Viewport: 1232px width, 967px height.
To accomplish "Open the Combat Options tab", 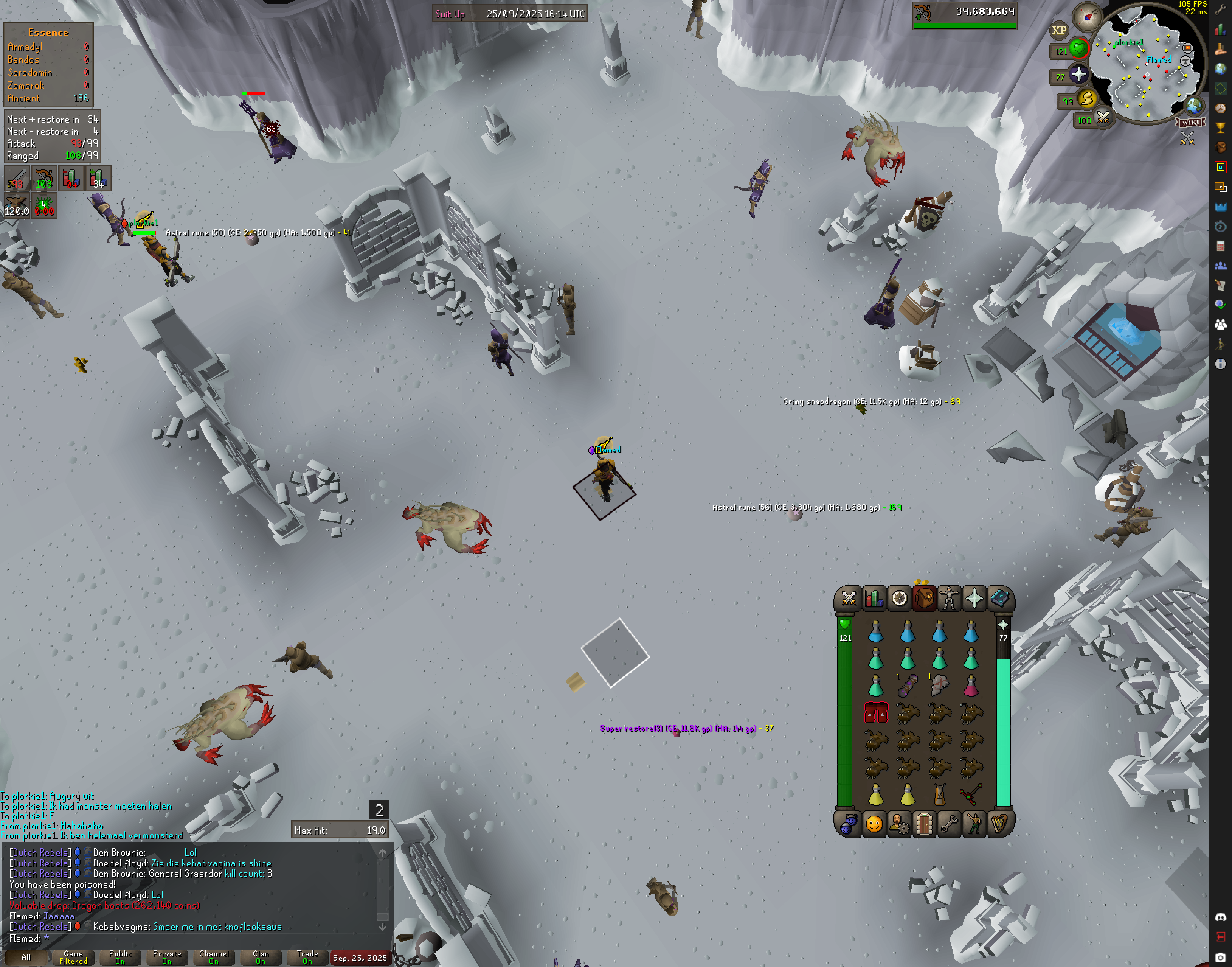I will [x=848, y=599].
